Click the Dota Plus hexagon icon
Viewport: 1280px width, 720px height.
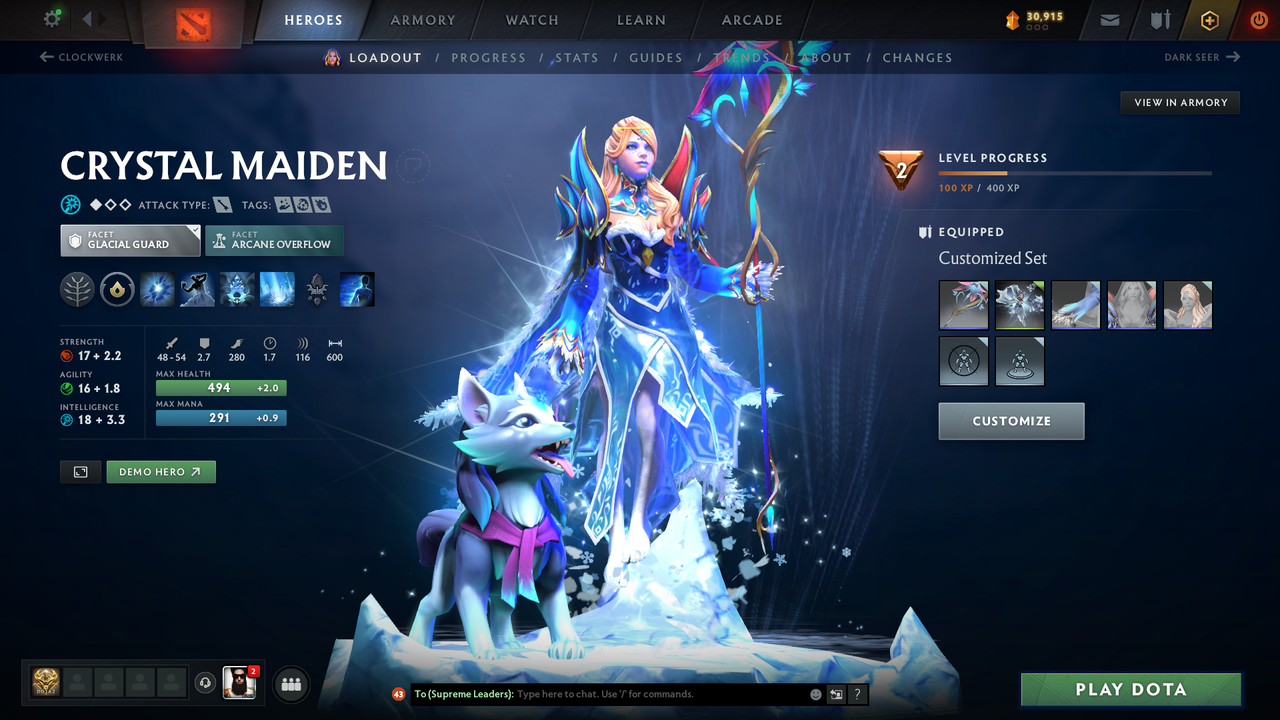[x=1209, y=19]
